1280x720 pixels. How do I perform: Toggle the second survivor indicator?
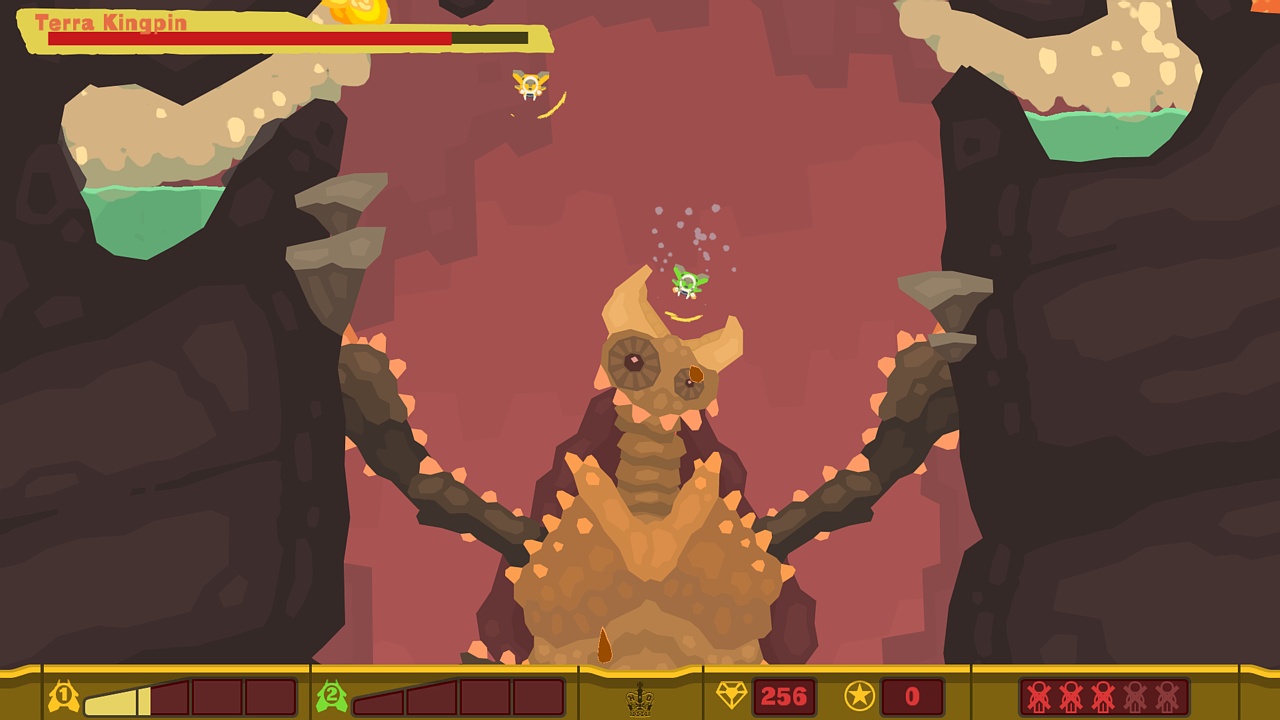click(x=1070, y=697)
